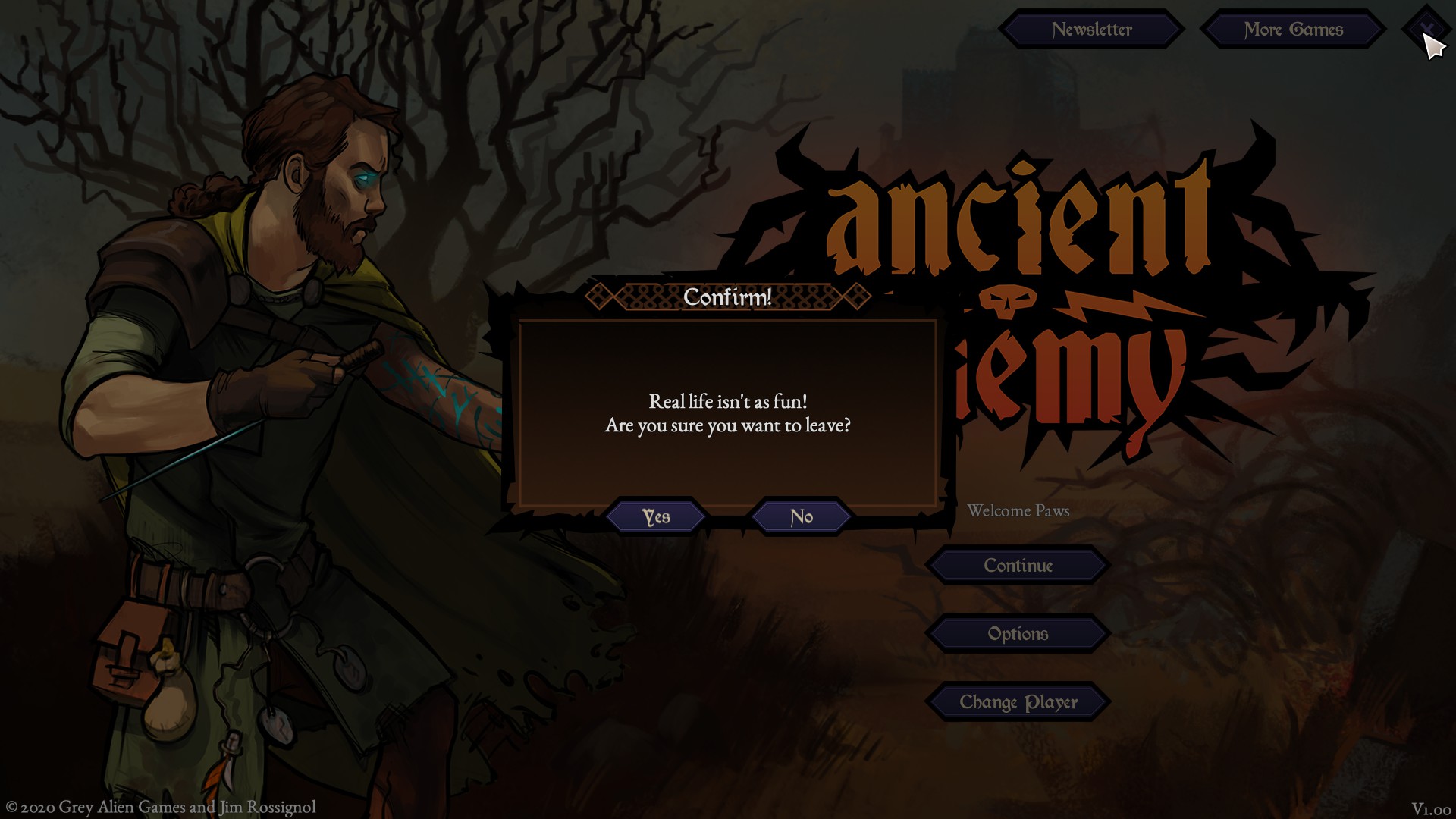This screenshot has width=1456, height=819.
Task: Open the Change Player screen
Action: point(1019,701)
